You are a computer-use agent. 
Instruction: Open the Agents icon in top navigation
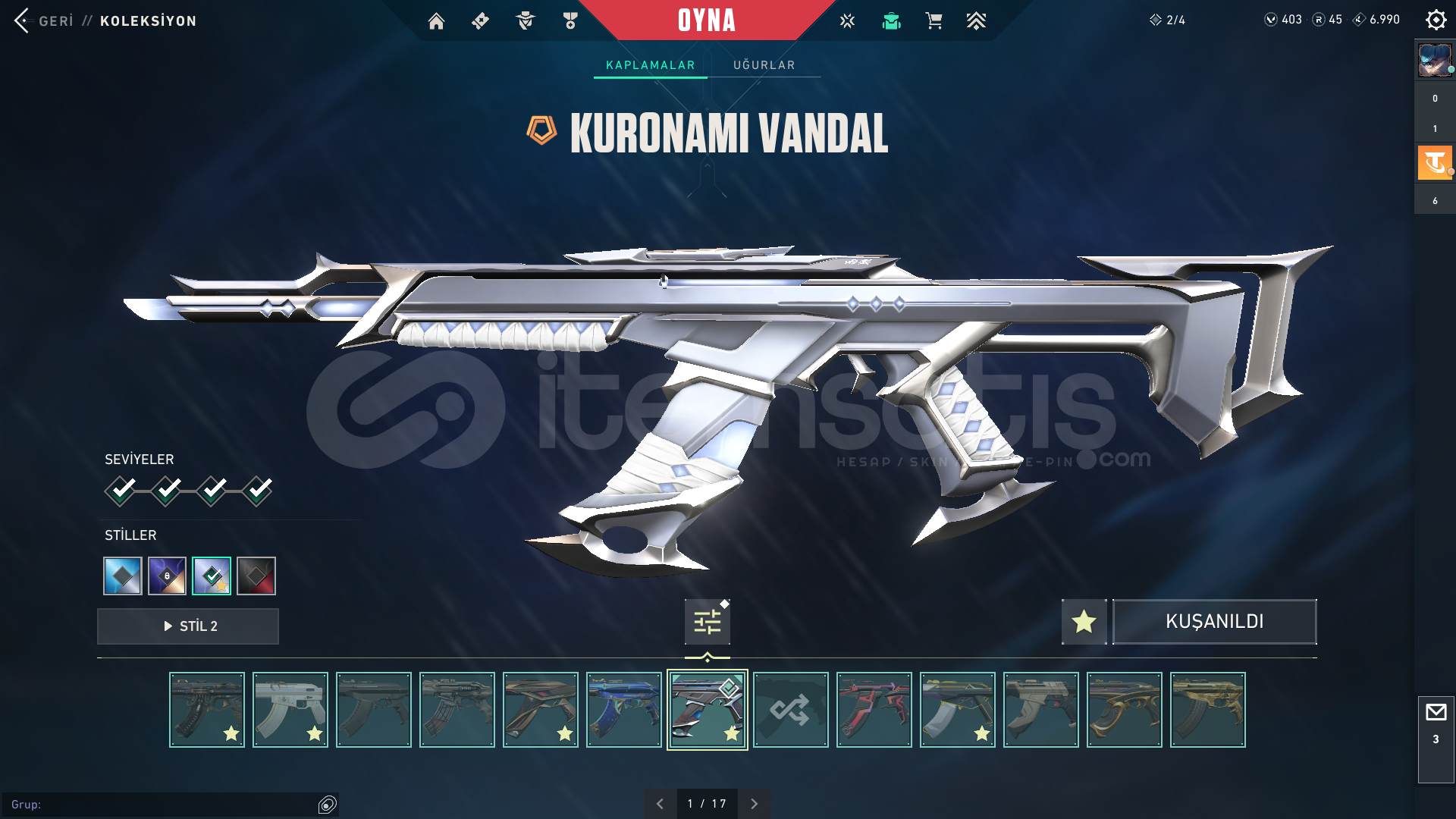(524, 21)
